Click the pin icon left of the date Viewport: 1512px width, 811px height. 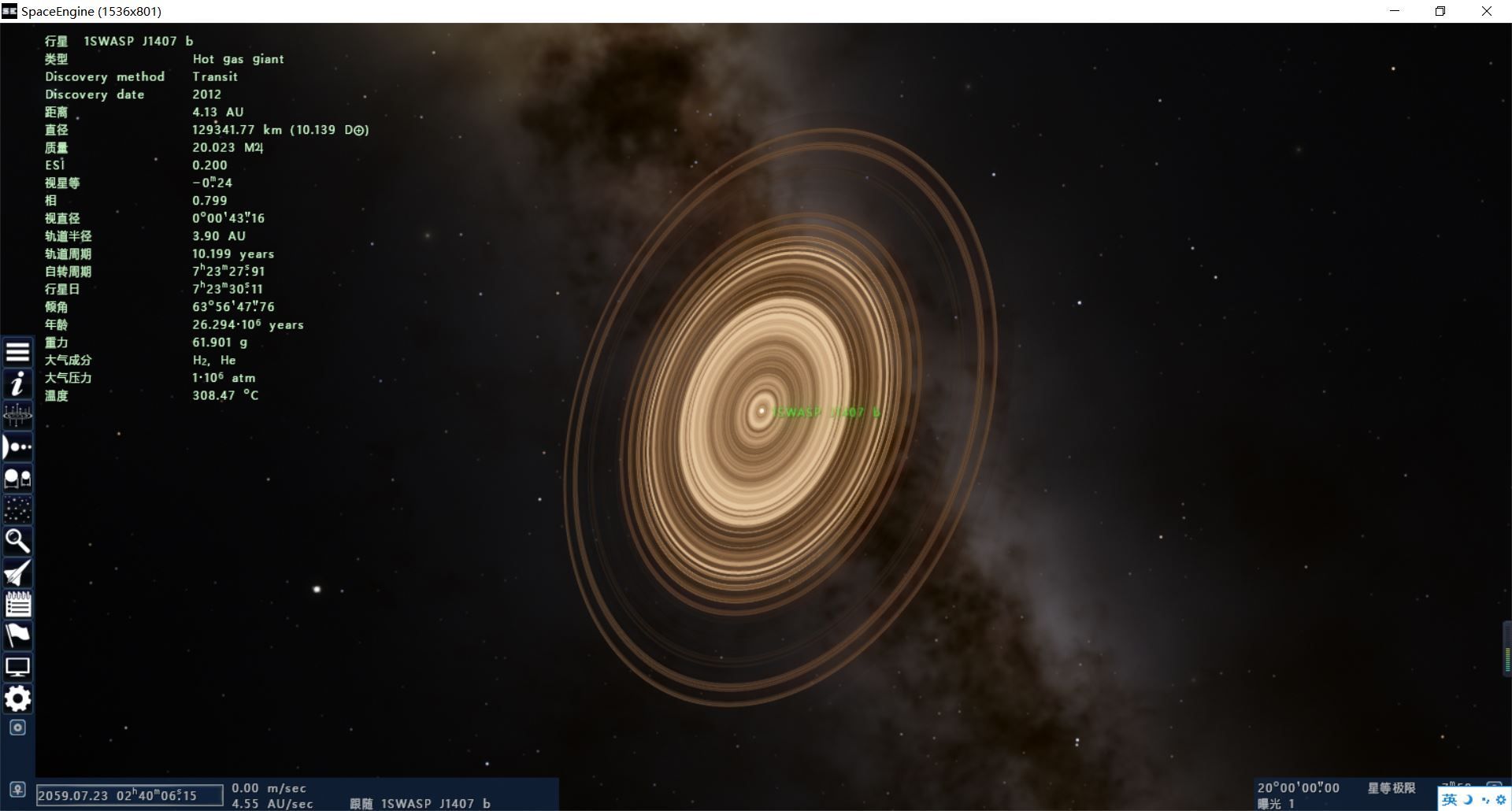pyautogui.click(x=17, y=790)
